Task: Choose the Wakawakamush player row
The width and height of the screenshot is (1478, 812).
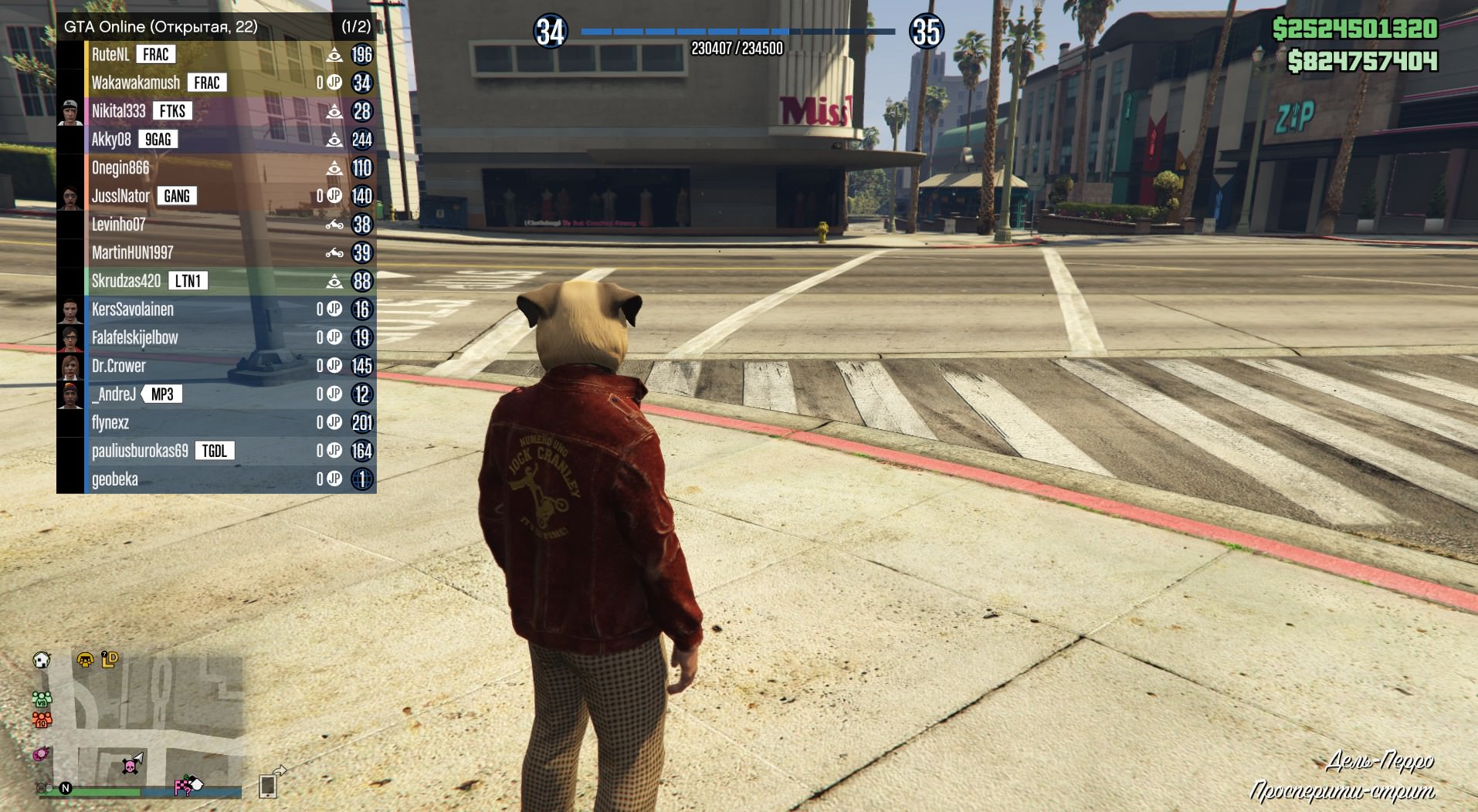Action: [x=135, y=83]
